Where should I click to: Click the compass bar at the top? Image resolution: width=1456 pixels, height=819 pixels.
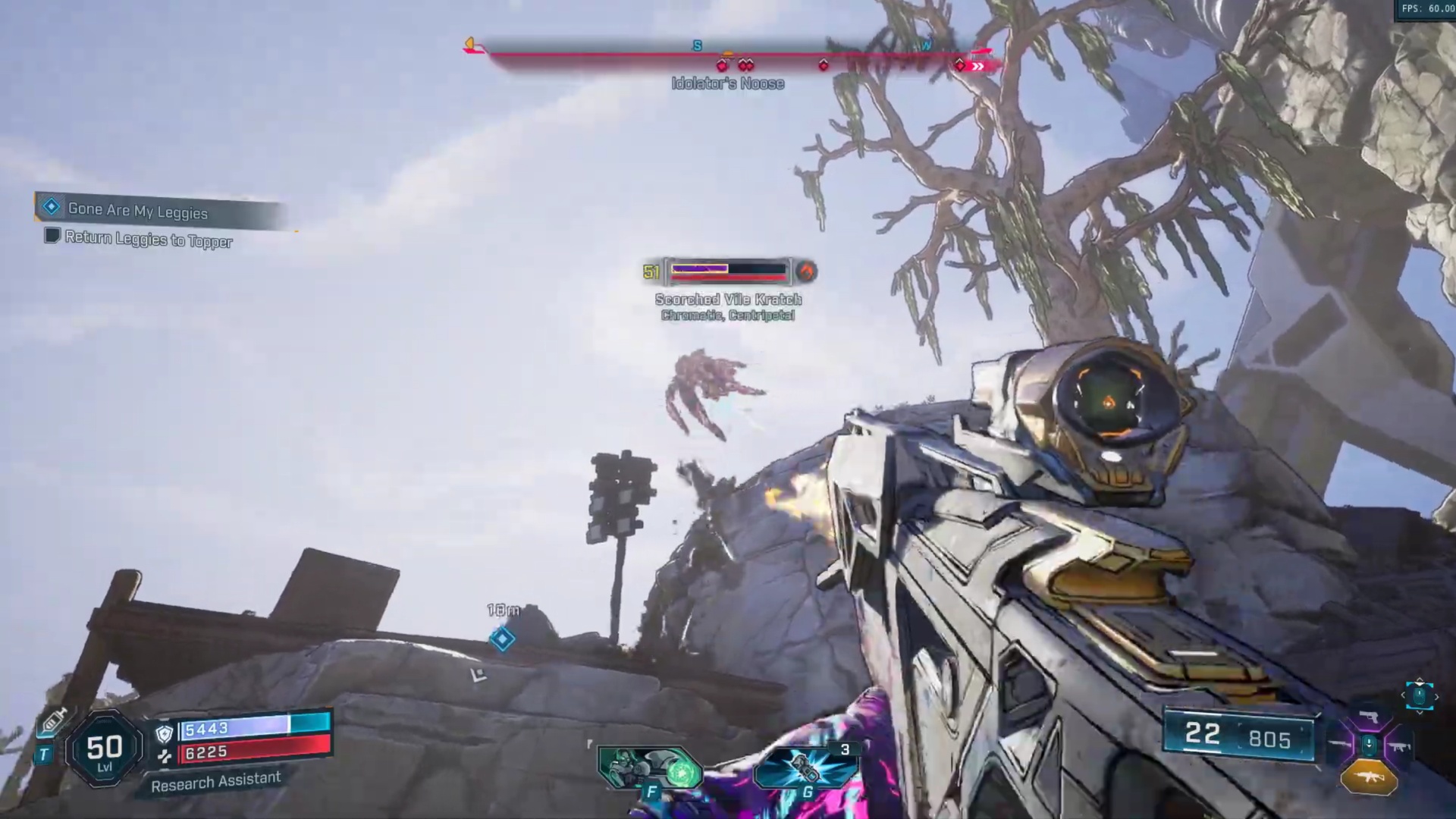click(x=728, y=55)
